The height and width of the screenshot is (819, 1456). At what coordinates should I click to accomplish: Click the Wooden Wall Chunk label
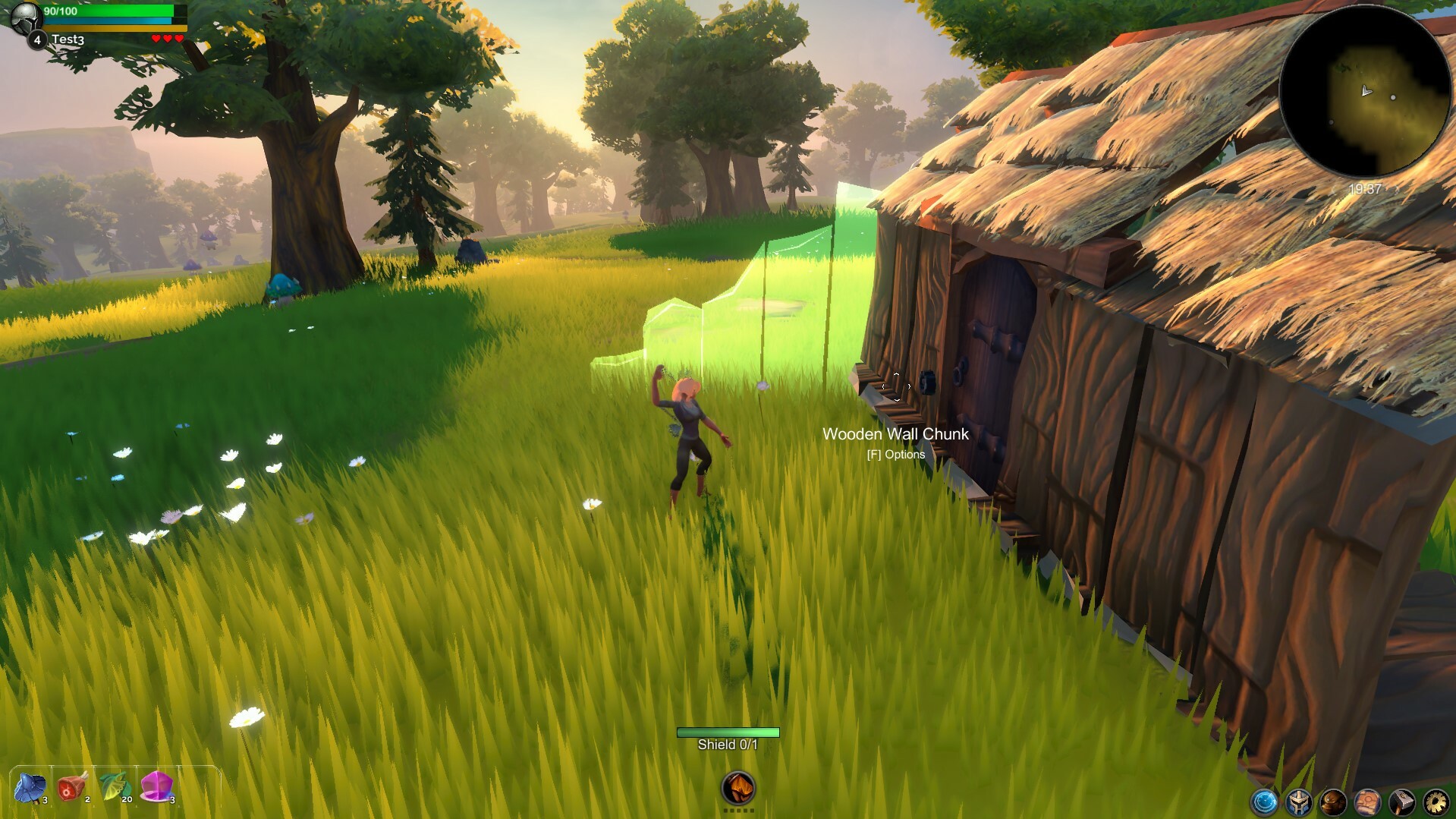[x=896, y=434]
